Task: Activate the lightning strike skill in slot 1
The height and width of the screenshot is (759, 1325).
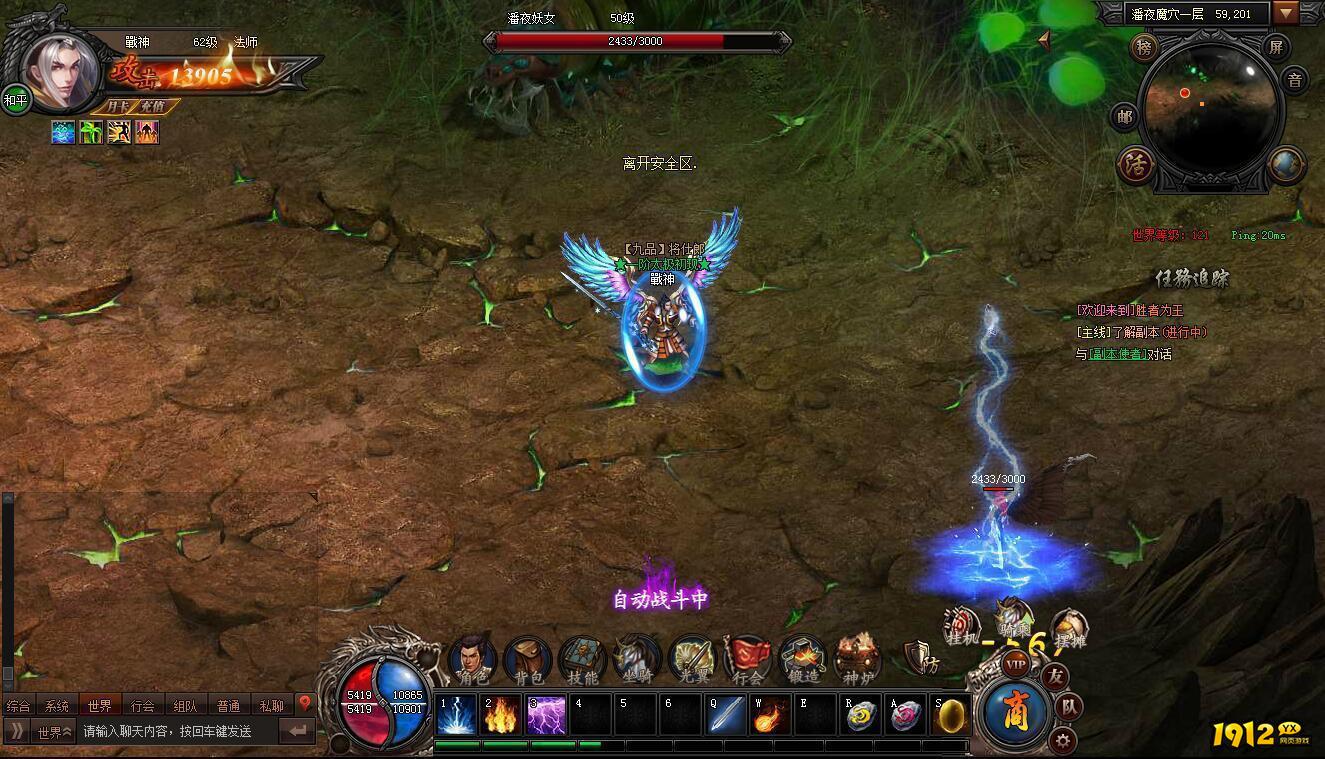Action: (x=456, y=715)
